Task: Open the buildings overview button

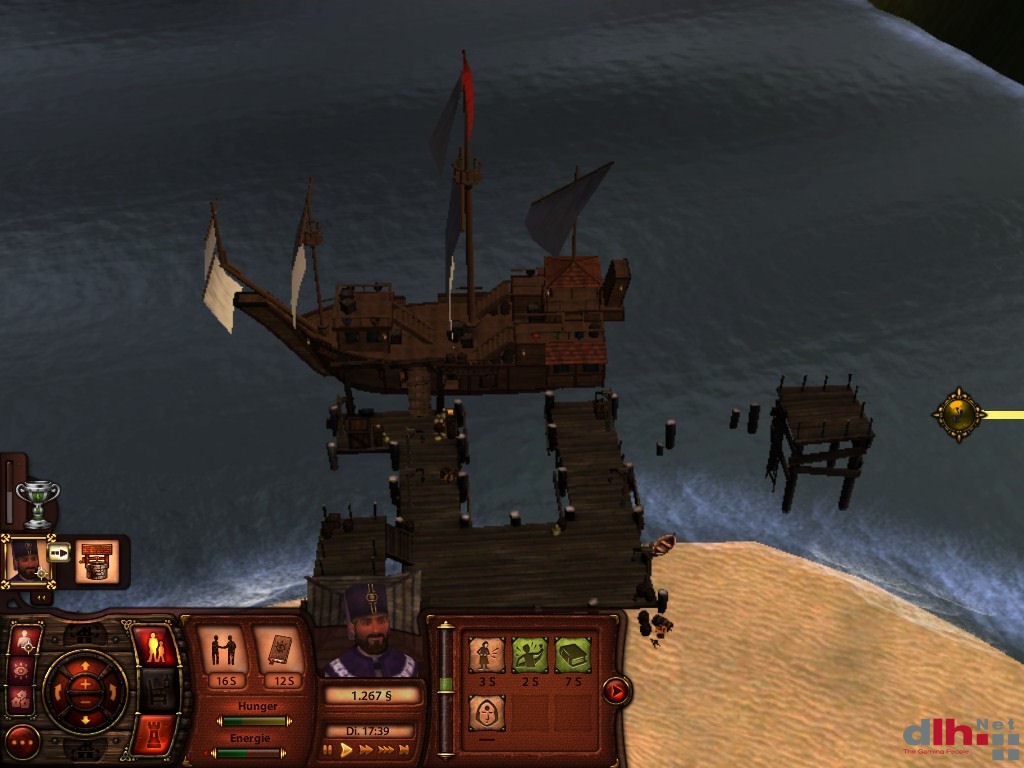Action: tap(22, 699)
